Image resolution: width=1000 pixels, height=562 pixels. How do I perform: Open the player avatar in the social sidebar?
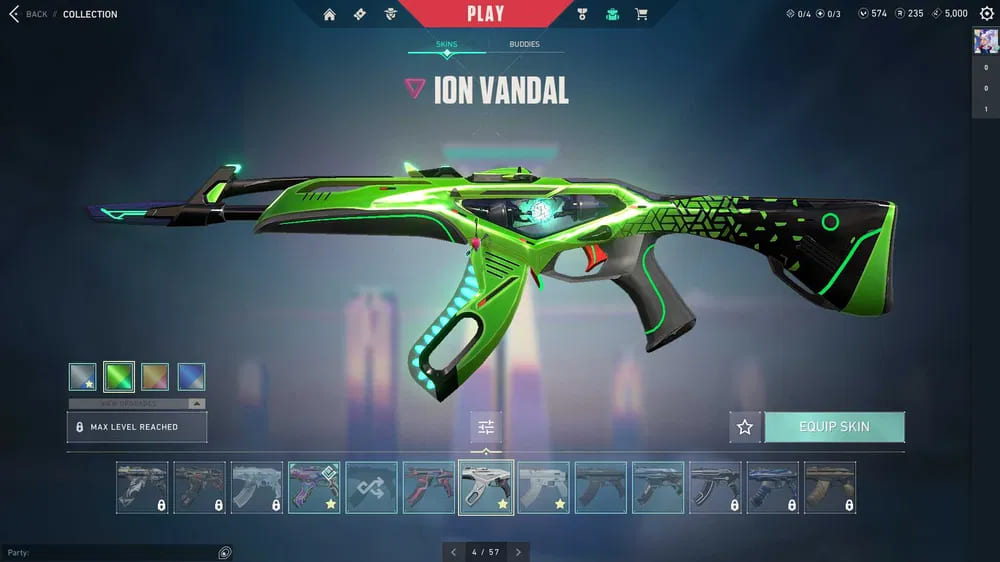pos(986,42)
